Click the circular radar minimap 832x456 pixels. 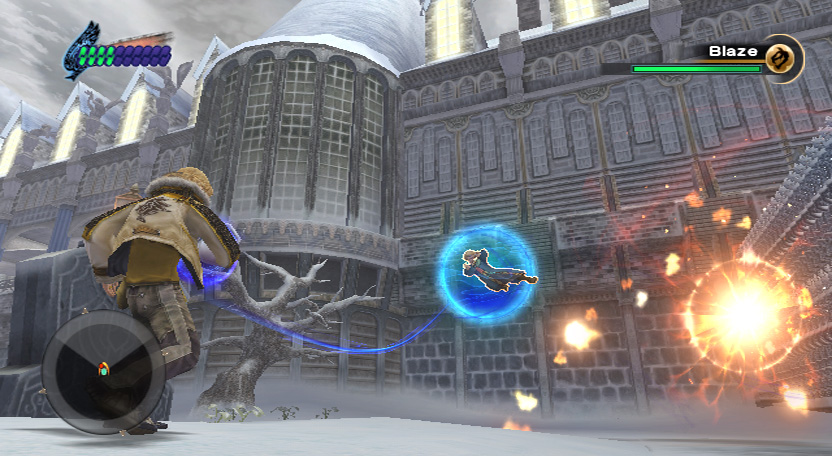103,369
